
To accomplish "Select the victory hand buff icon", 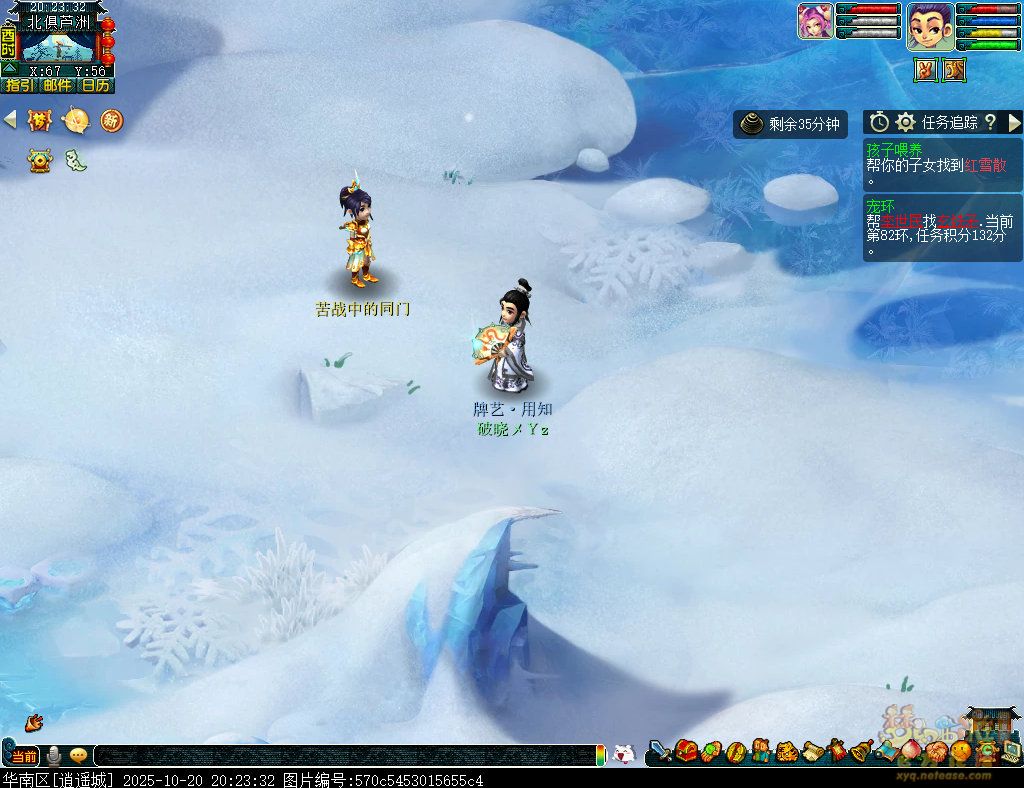I will 925,70.
